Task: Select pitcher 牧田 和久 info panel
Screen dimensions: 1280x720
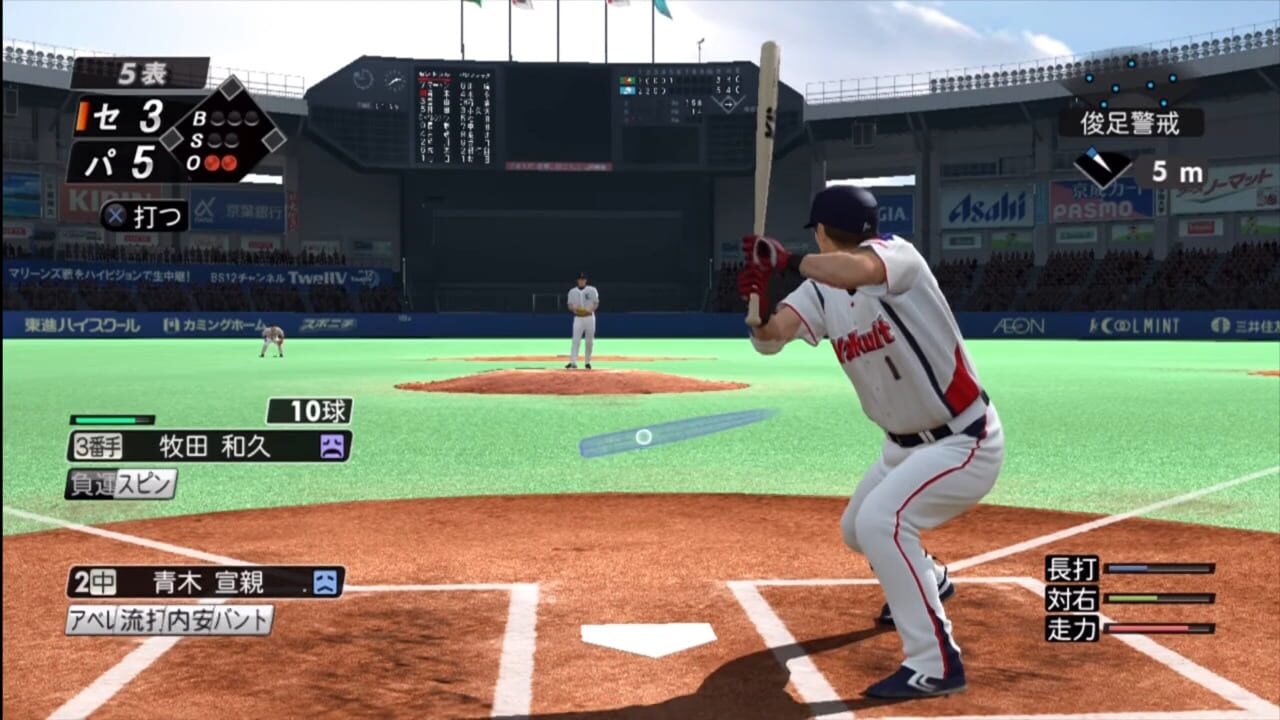Action: tap(208, 446)
